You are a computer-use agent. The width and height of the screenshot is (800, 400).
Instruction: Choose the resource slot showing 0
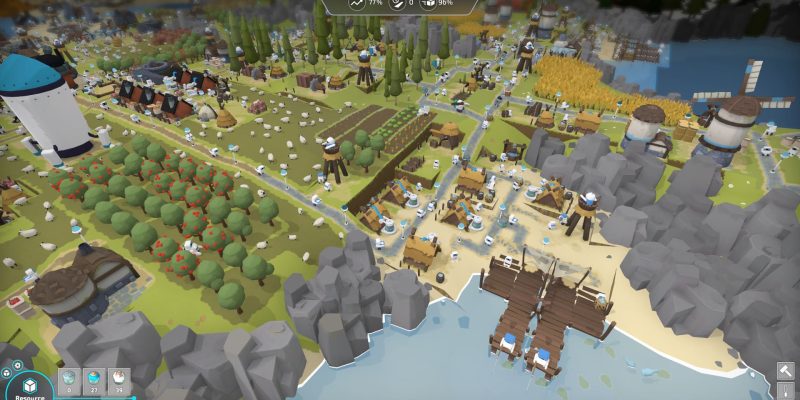70,378
